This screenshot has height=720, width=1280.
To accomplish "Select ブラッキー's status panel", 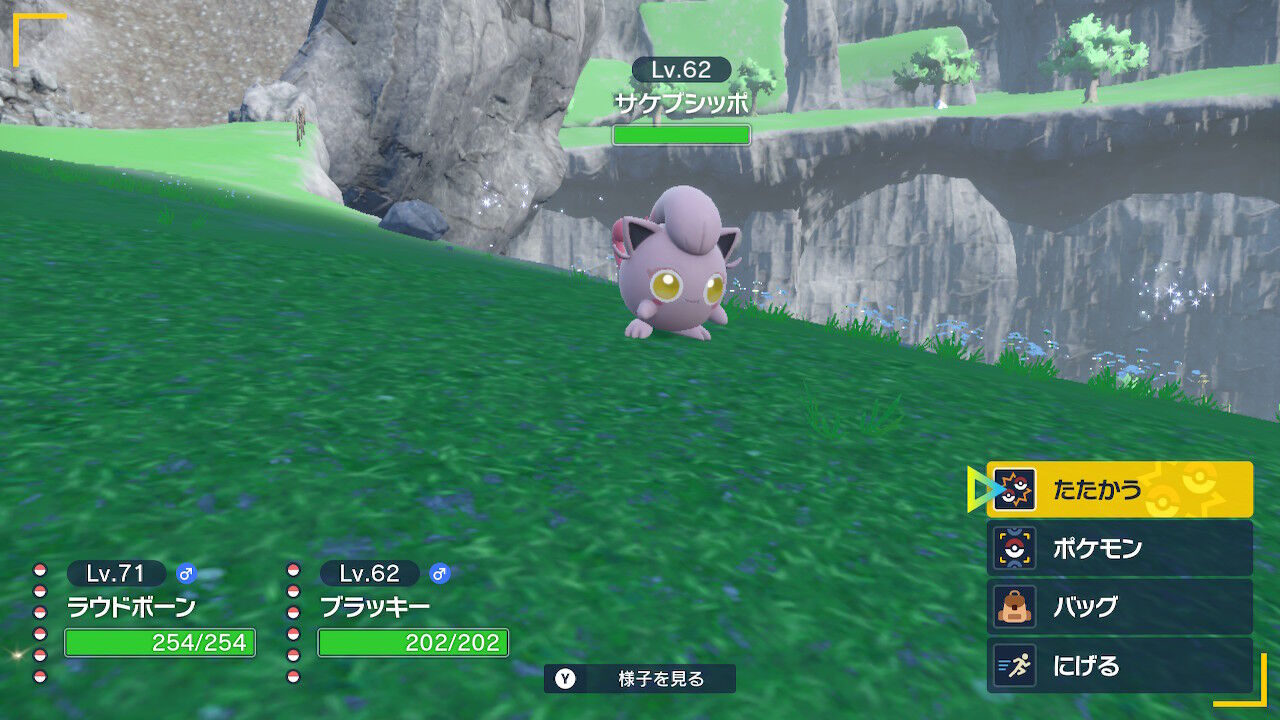I will tap(404, 610).
